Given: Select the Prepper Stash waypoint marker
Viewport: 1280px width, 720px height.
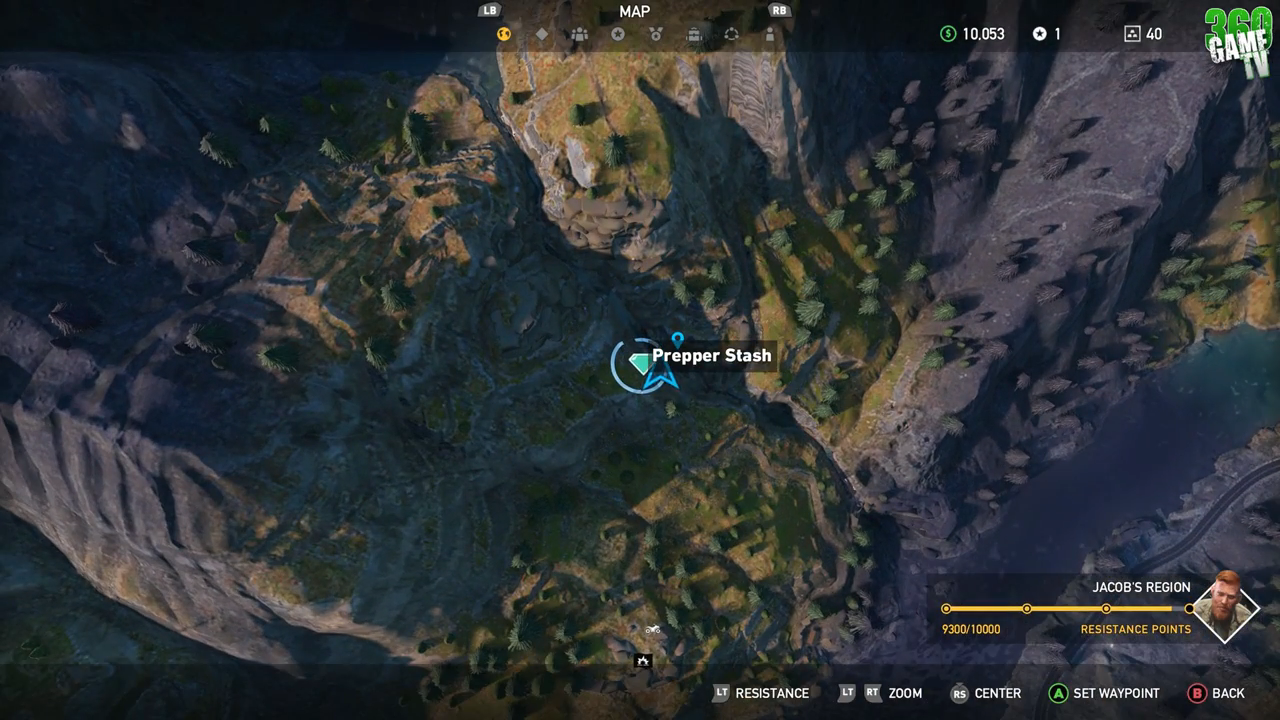Looking at the screenshot, I should (x=676, y=338).
